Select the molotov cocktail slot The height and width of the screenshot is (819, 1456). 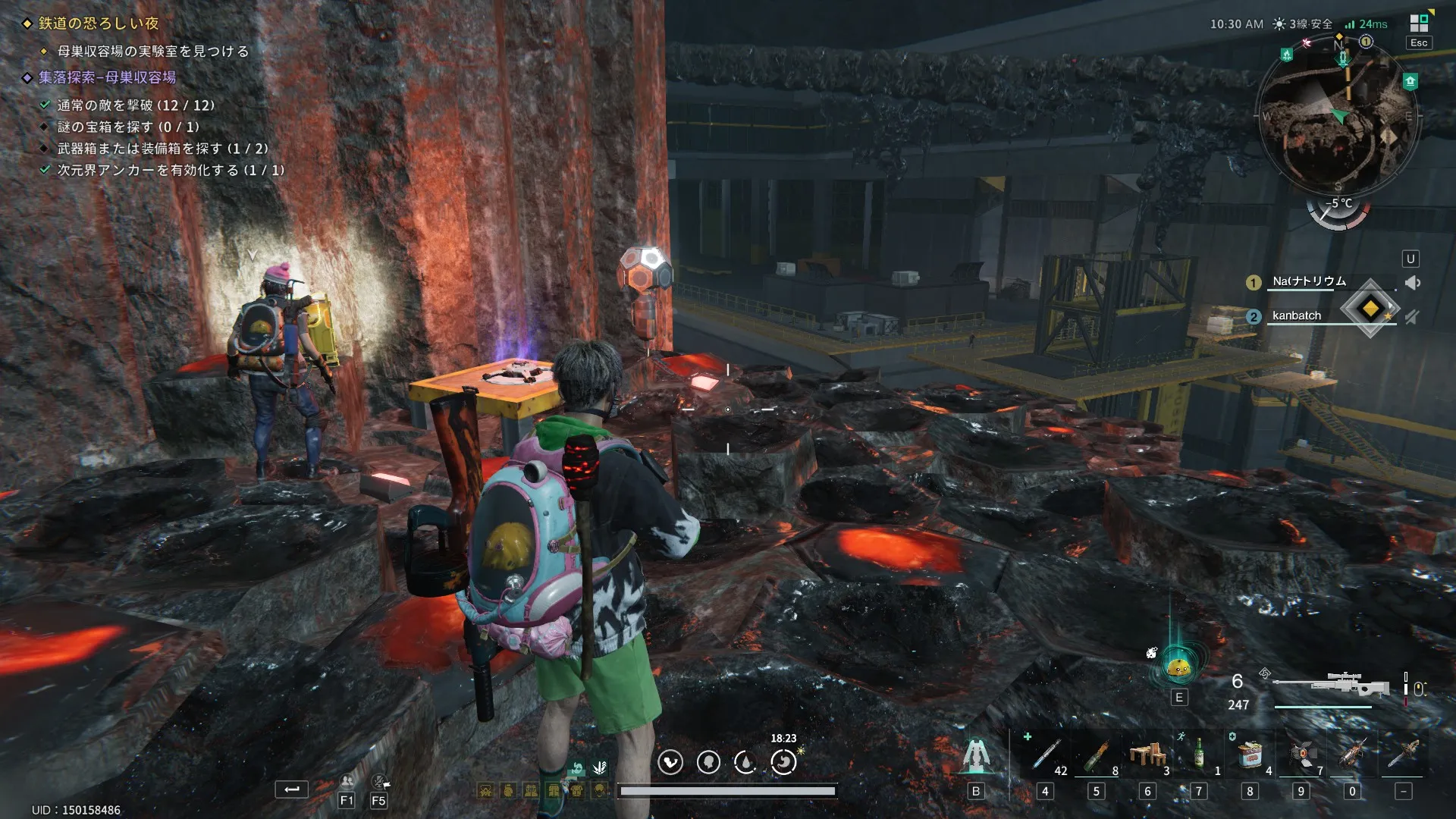1096,755
